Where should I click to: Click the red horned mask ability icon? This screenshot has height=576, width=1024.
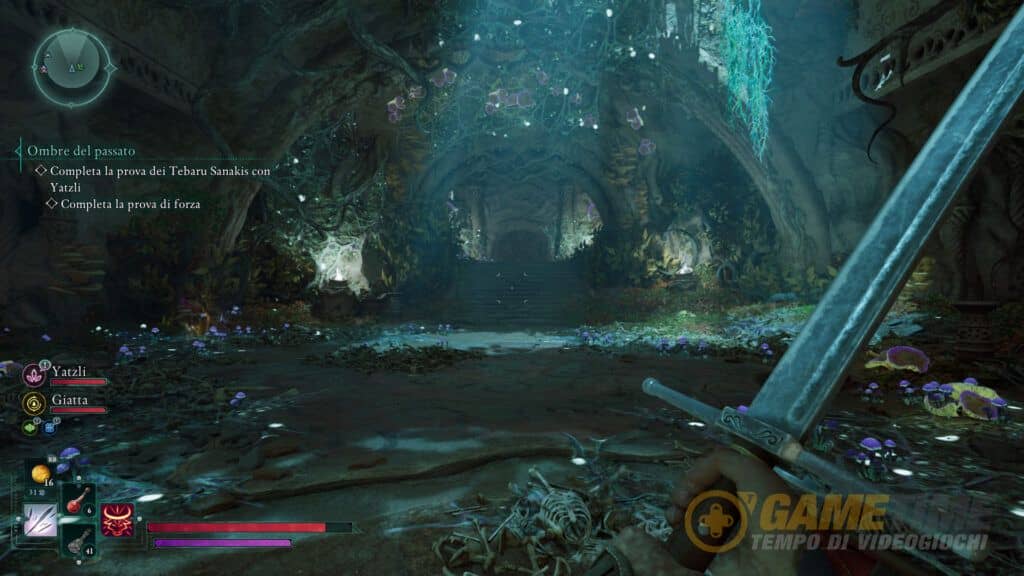click(117, 520)
